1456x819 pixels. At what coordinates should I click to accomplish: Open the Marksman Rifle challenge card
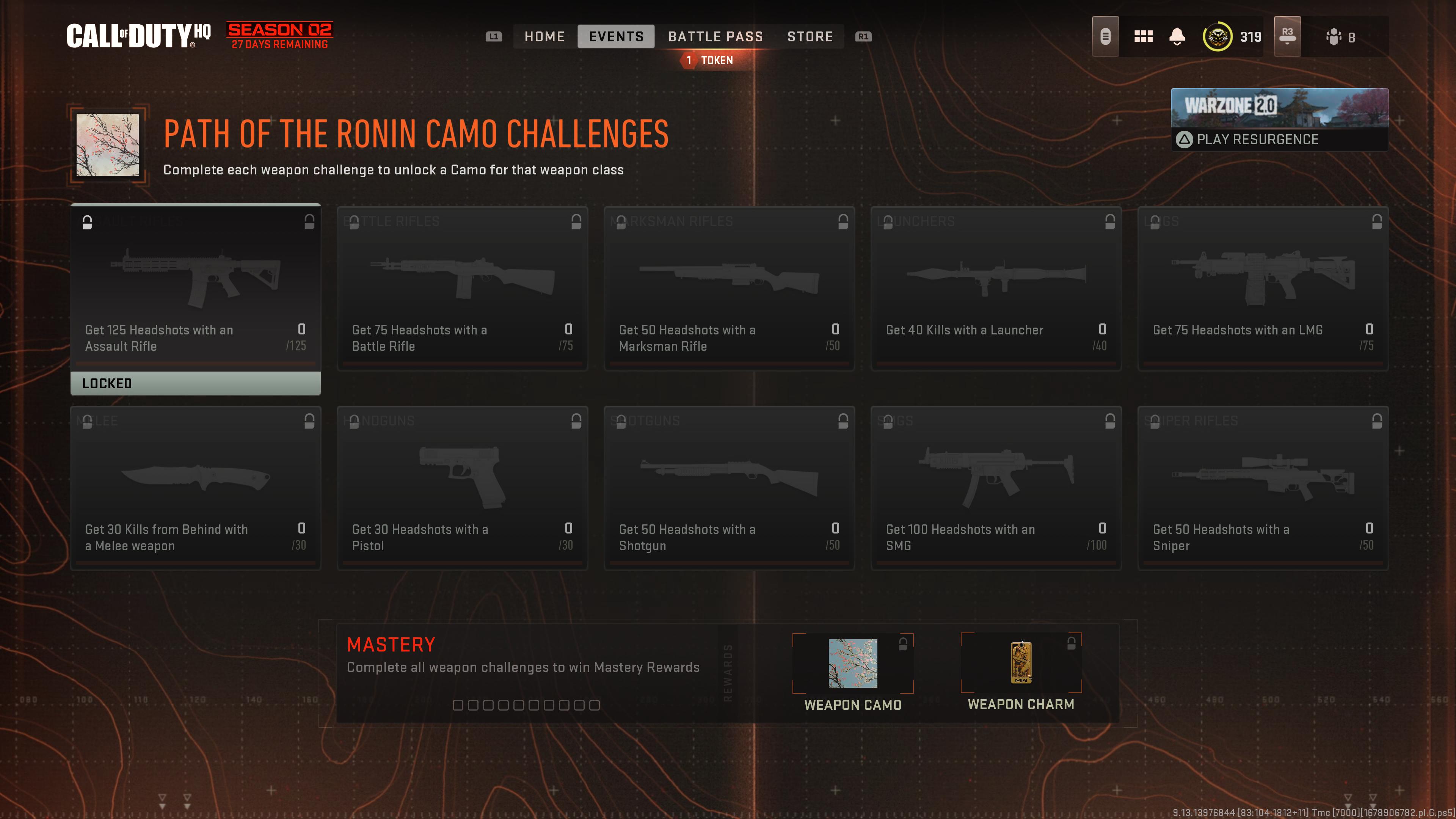729,288
